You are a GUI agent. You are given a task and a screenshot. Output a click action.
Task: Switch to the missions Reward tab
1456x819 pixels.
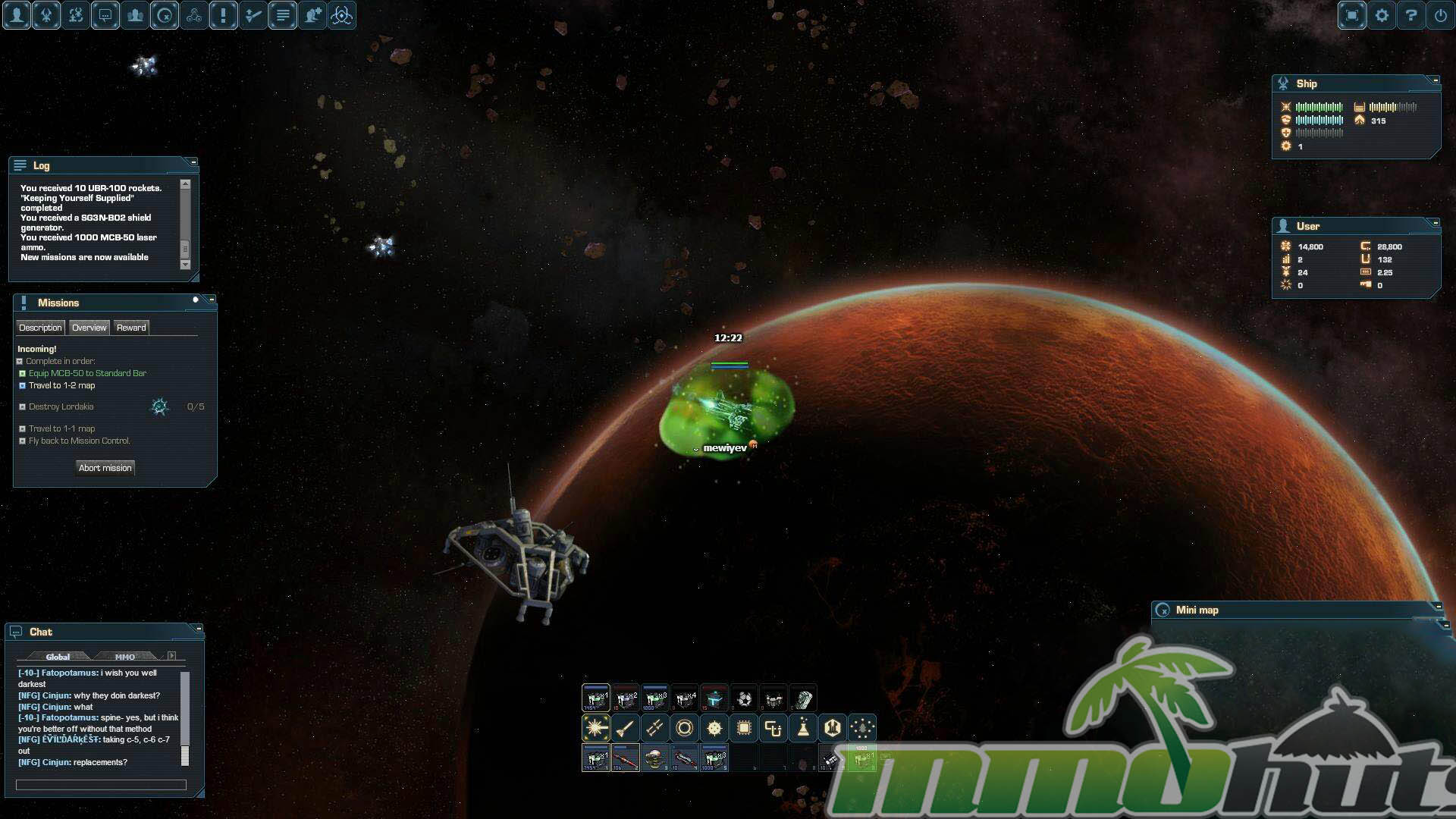131,328
